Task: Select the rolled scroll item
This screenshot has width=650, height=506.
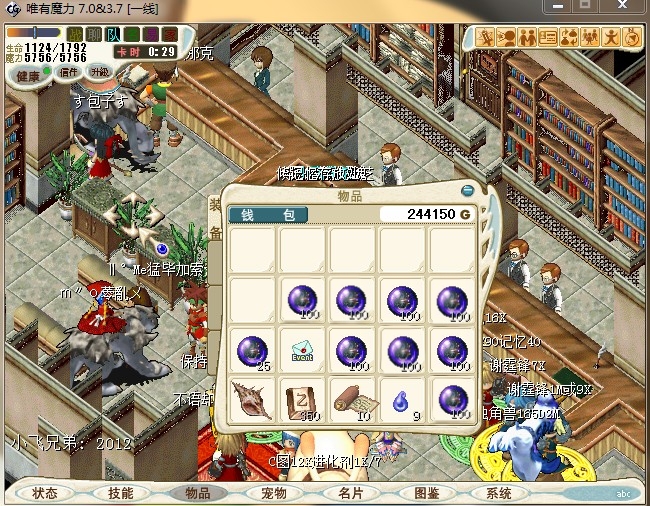Action: coord(352,397)
